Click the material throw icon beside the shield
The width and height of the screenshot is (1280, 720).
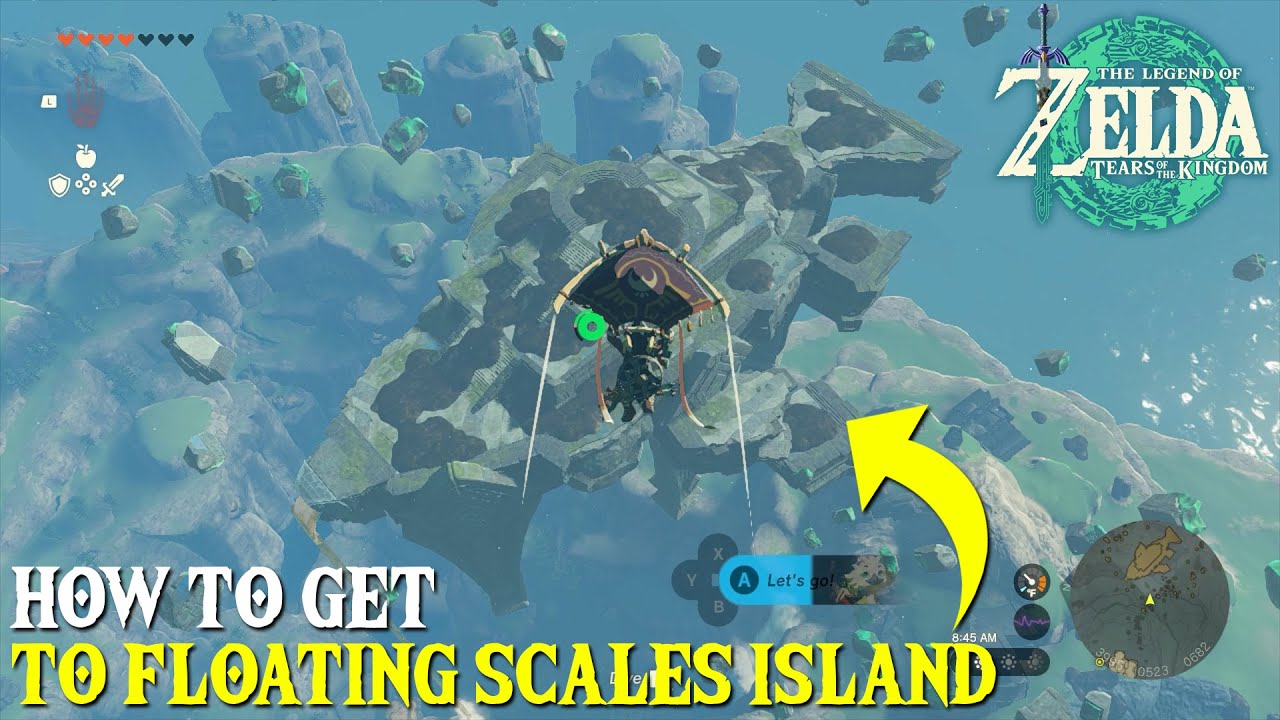click(x=85, y=184)
